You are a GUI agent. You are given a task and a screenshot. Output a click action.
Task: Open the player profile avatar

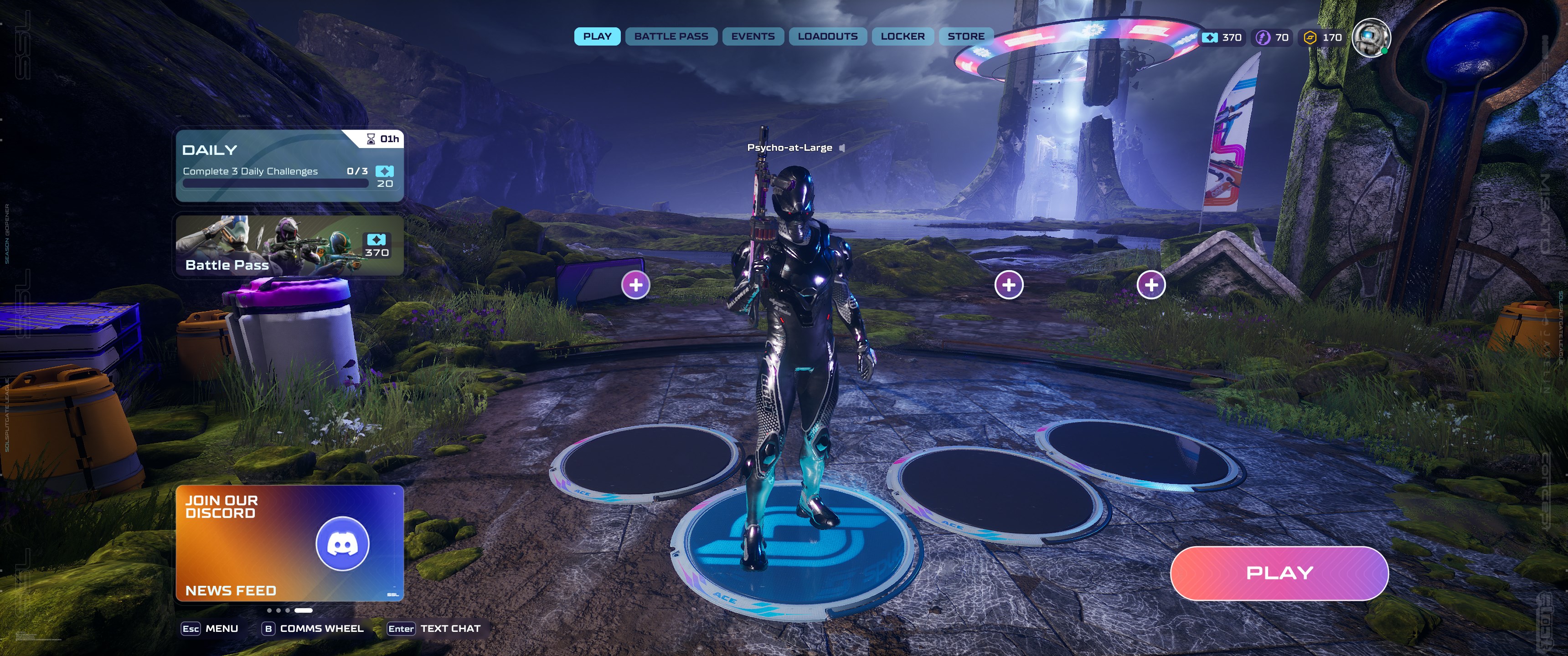[x=1370, y=38]
